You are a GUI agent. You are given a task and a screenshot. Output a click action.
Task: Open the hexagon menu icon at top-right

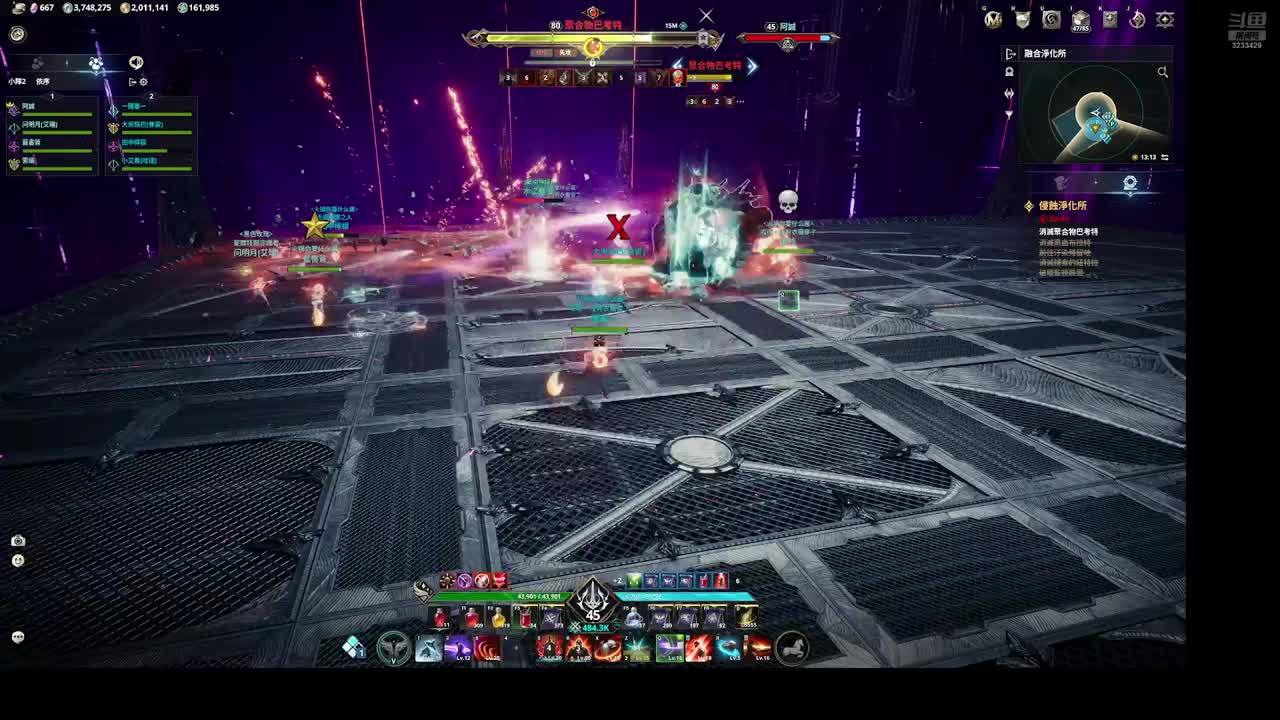point(1165,20)
